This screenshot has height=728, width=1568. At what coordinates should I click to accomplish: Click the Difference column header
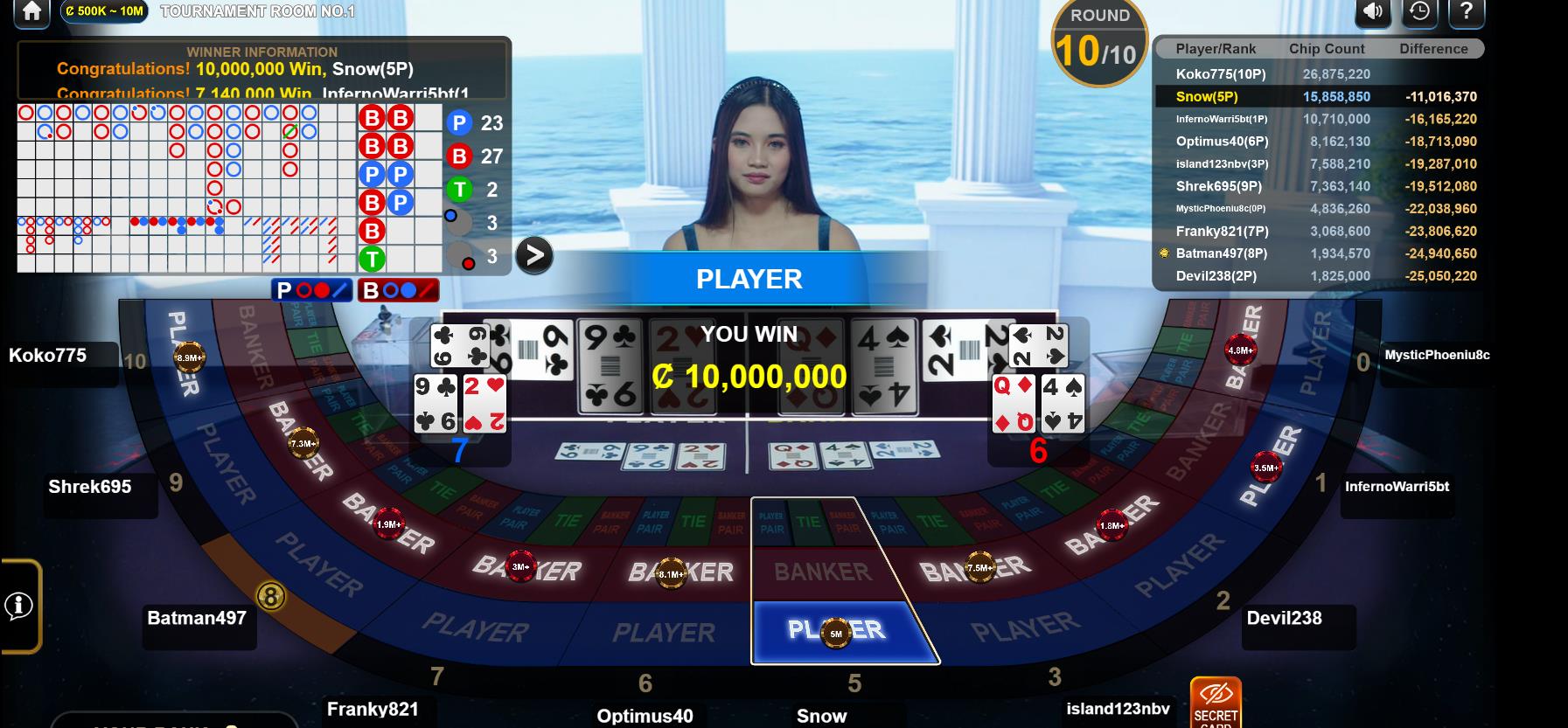tap(1433, 49)
